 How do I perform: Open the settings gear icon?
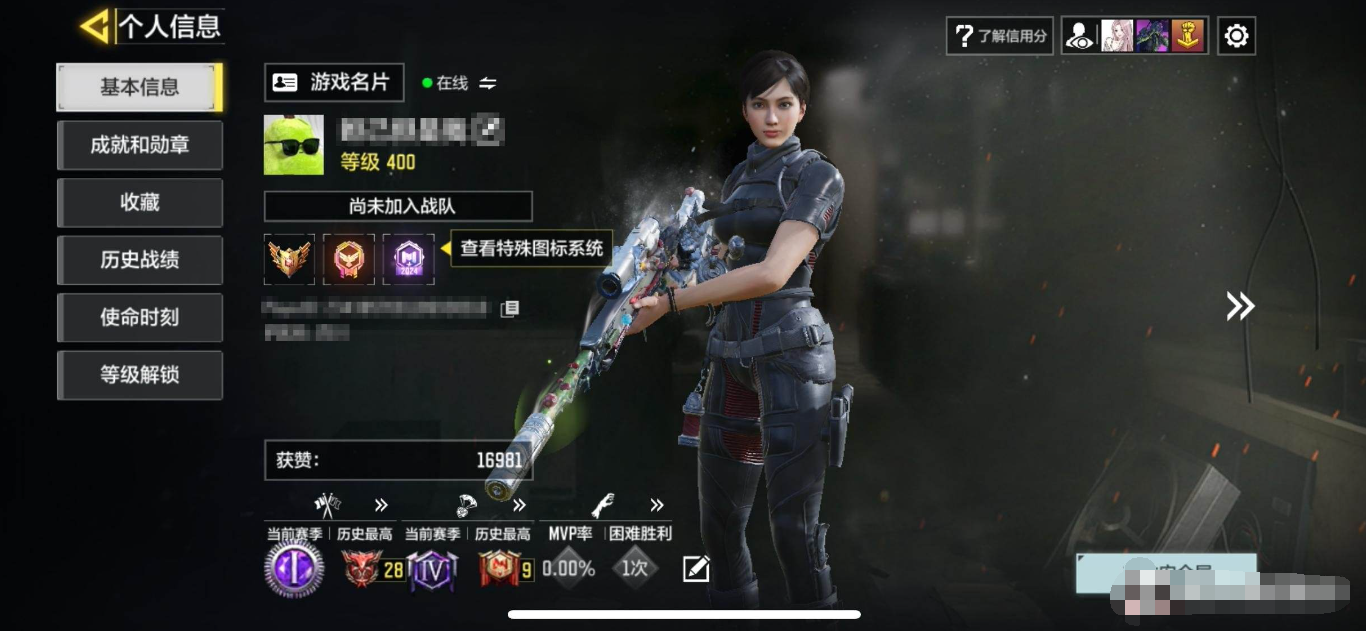click(1236, 36)
